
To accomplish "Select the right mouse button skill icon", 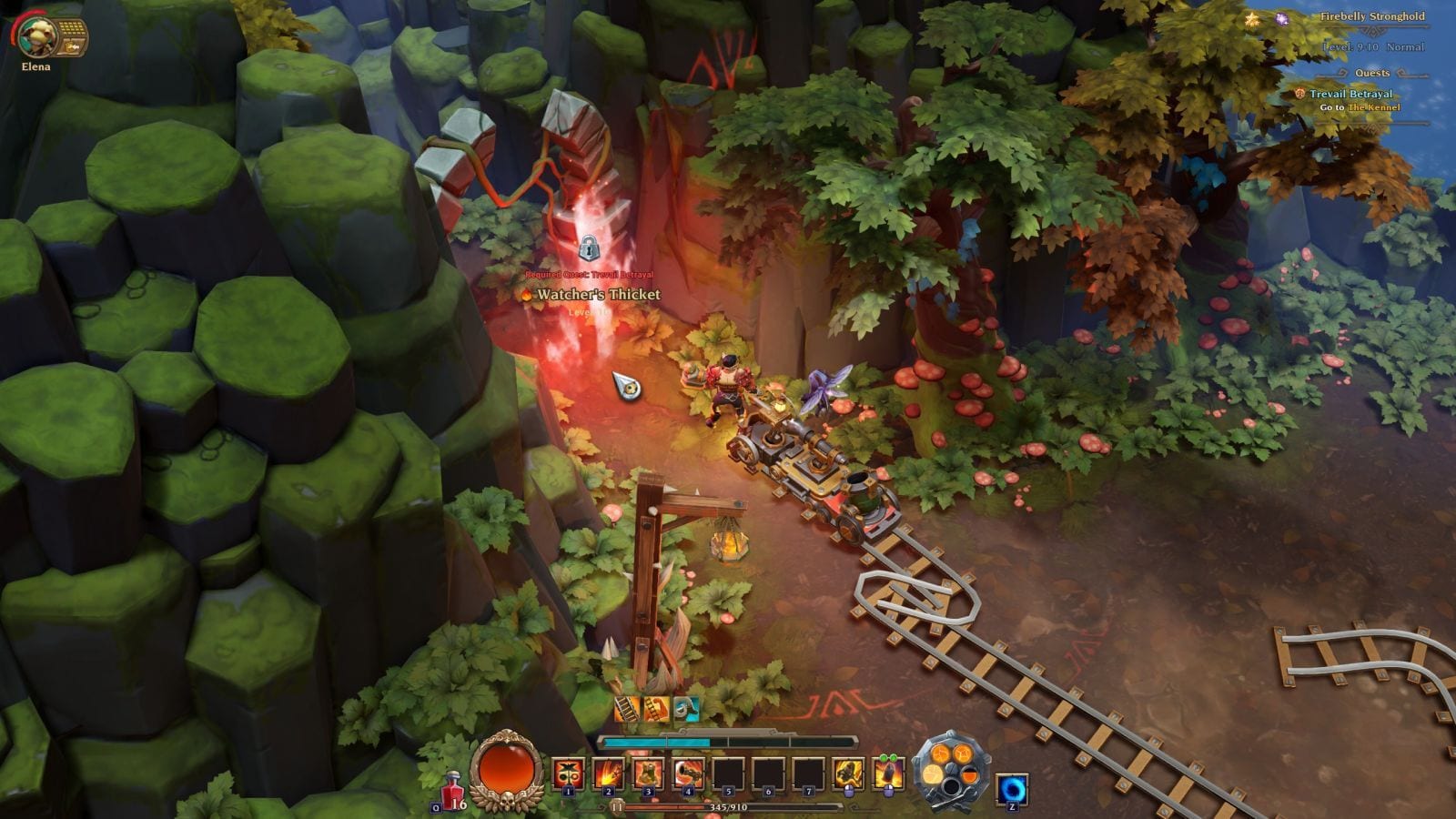I will click(888, 774).
